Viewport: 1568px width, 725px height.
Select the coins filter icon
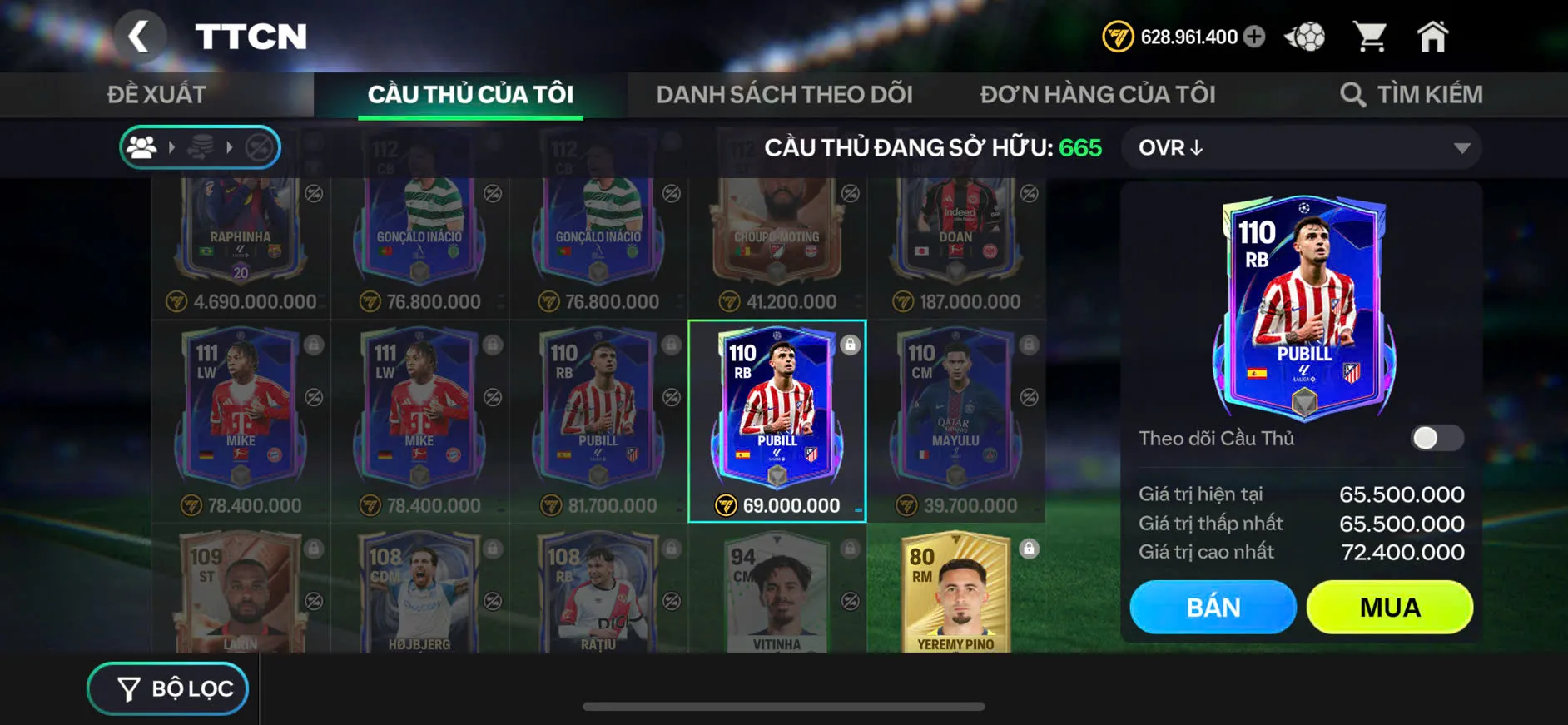click(201, 147)
